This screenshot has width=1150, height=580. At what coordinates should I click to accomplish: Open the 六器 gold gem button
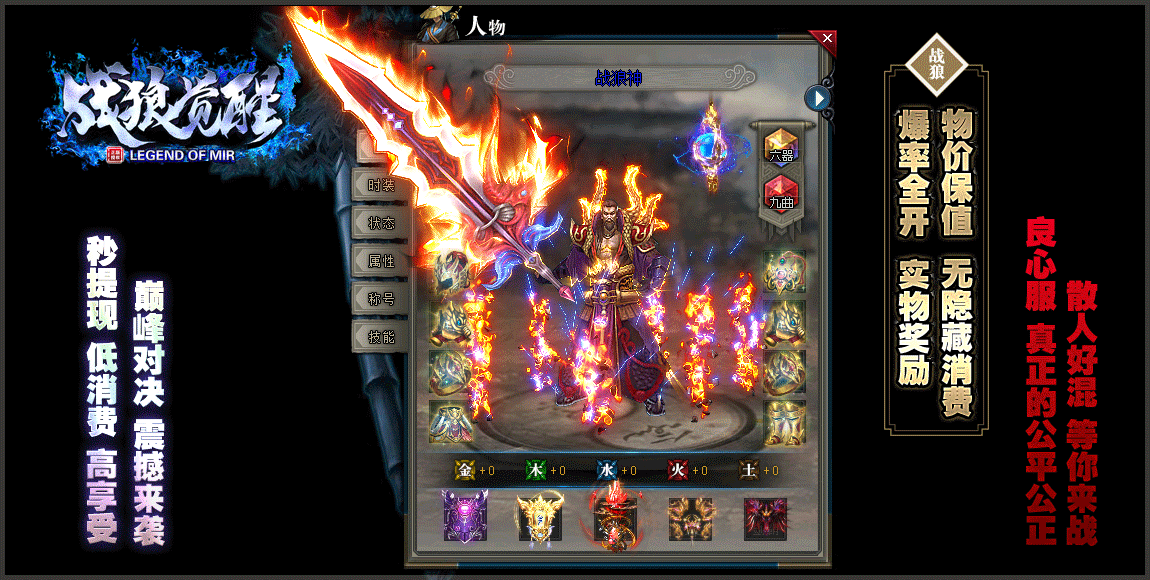[781, 147]
